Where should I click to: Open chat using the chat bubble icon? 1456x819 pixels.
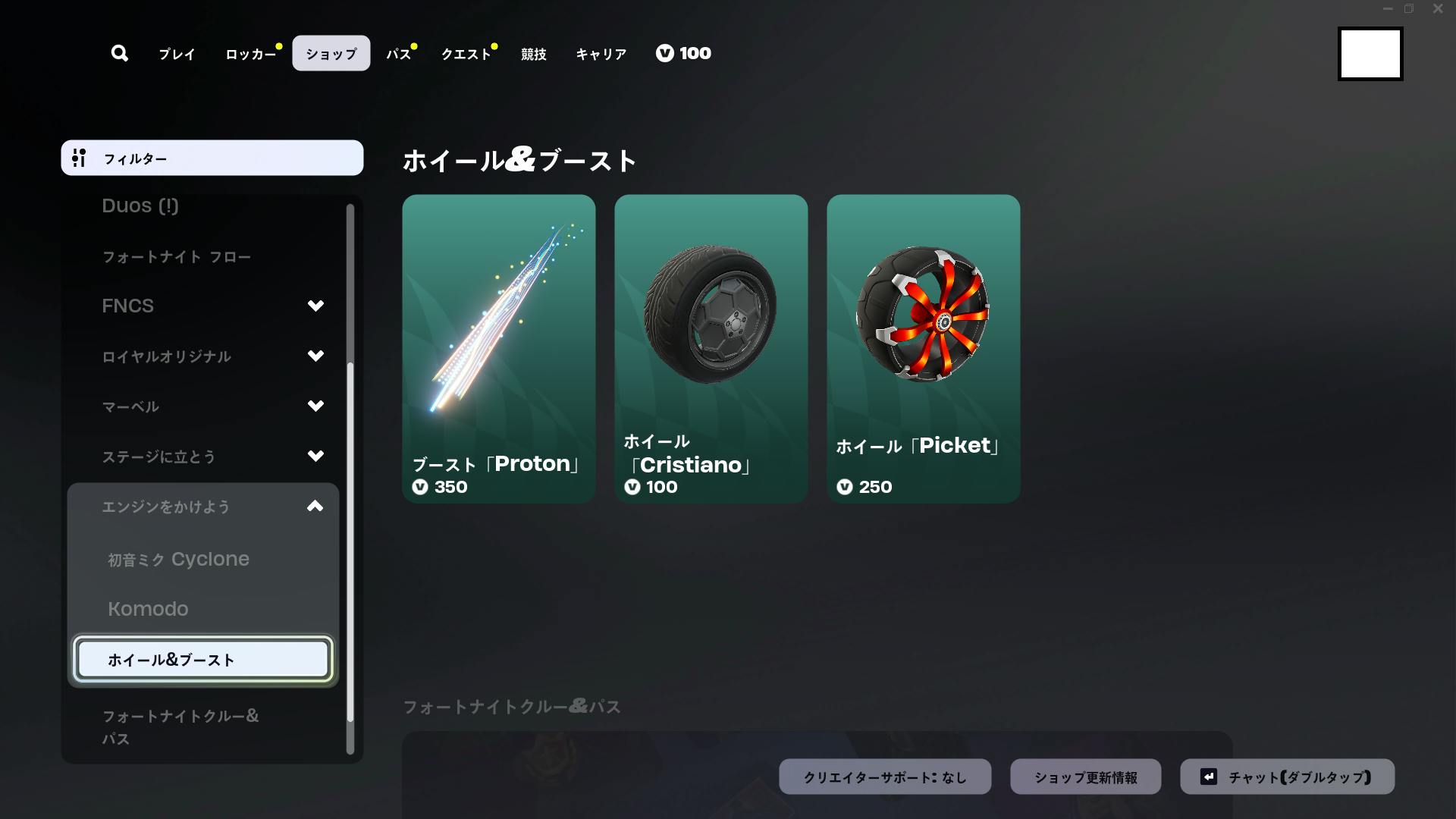[x=1210, y=776]
